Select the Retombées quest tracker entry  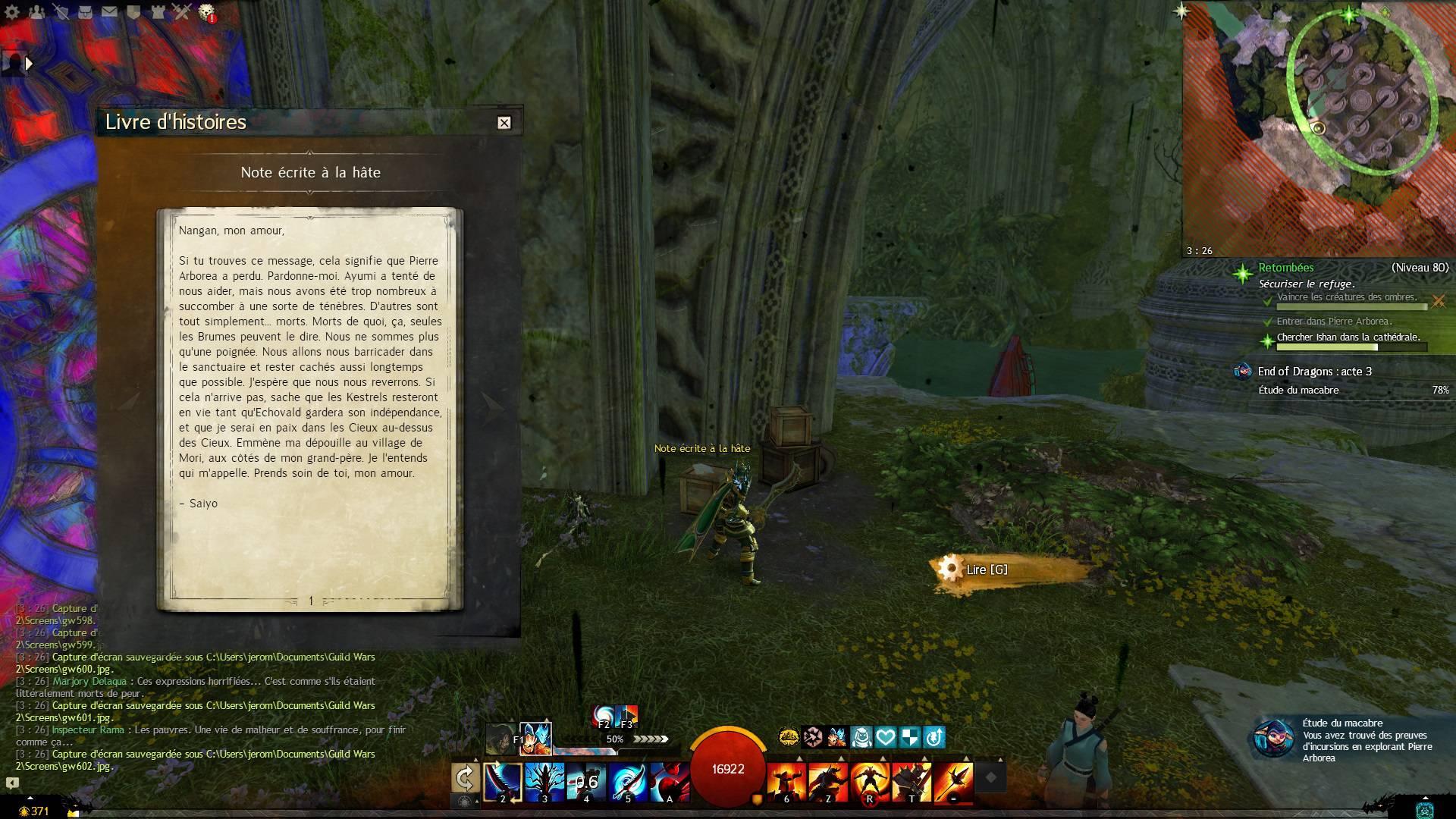[1285, 268]
